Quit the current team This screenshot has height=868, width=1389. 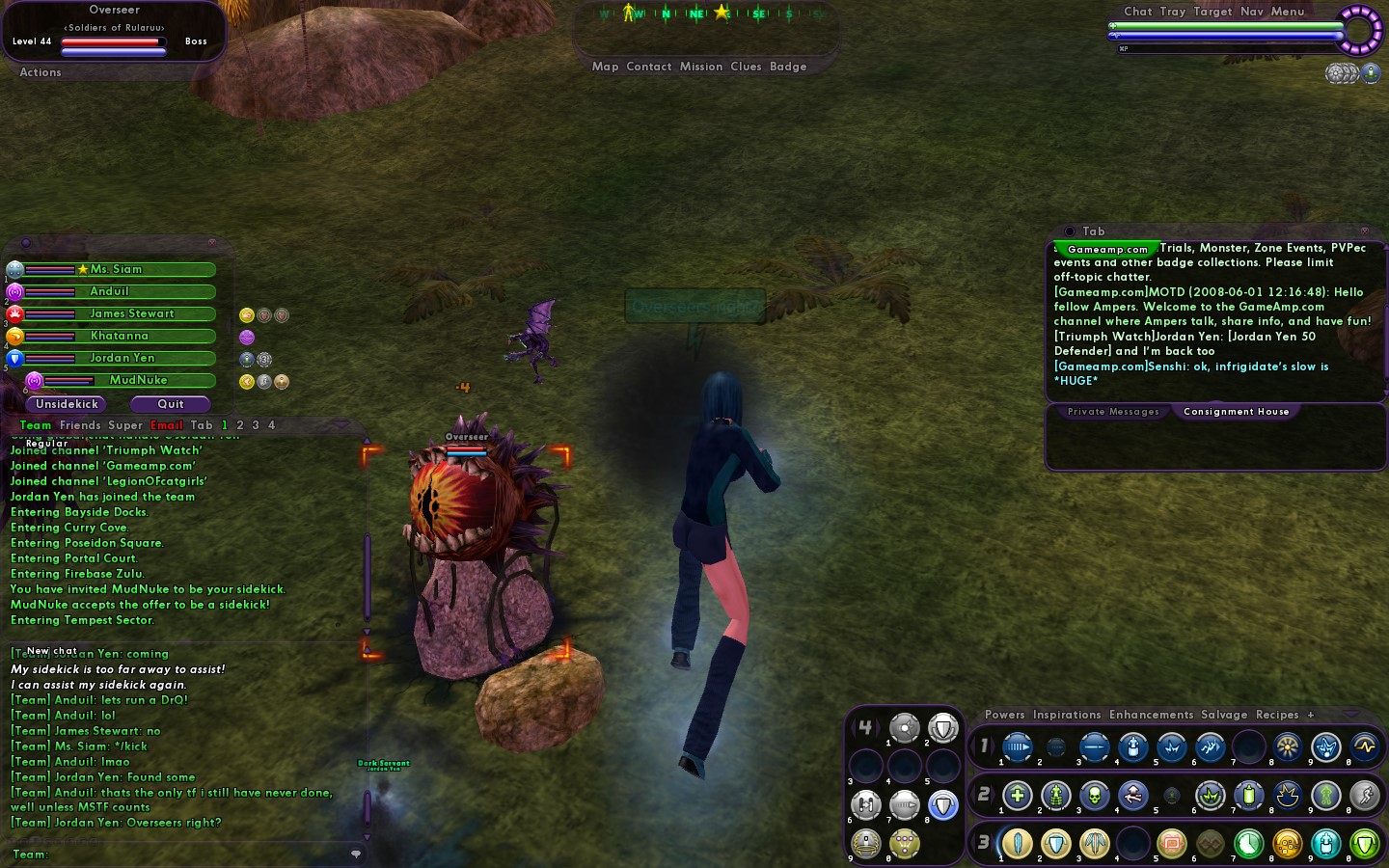pos(171,404)
